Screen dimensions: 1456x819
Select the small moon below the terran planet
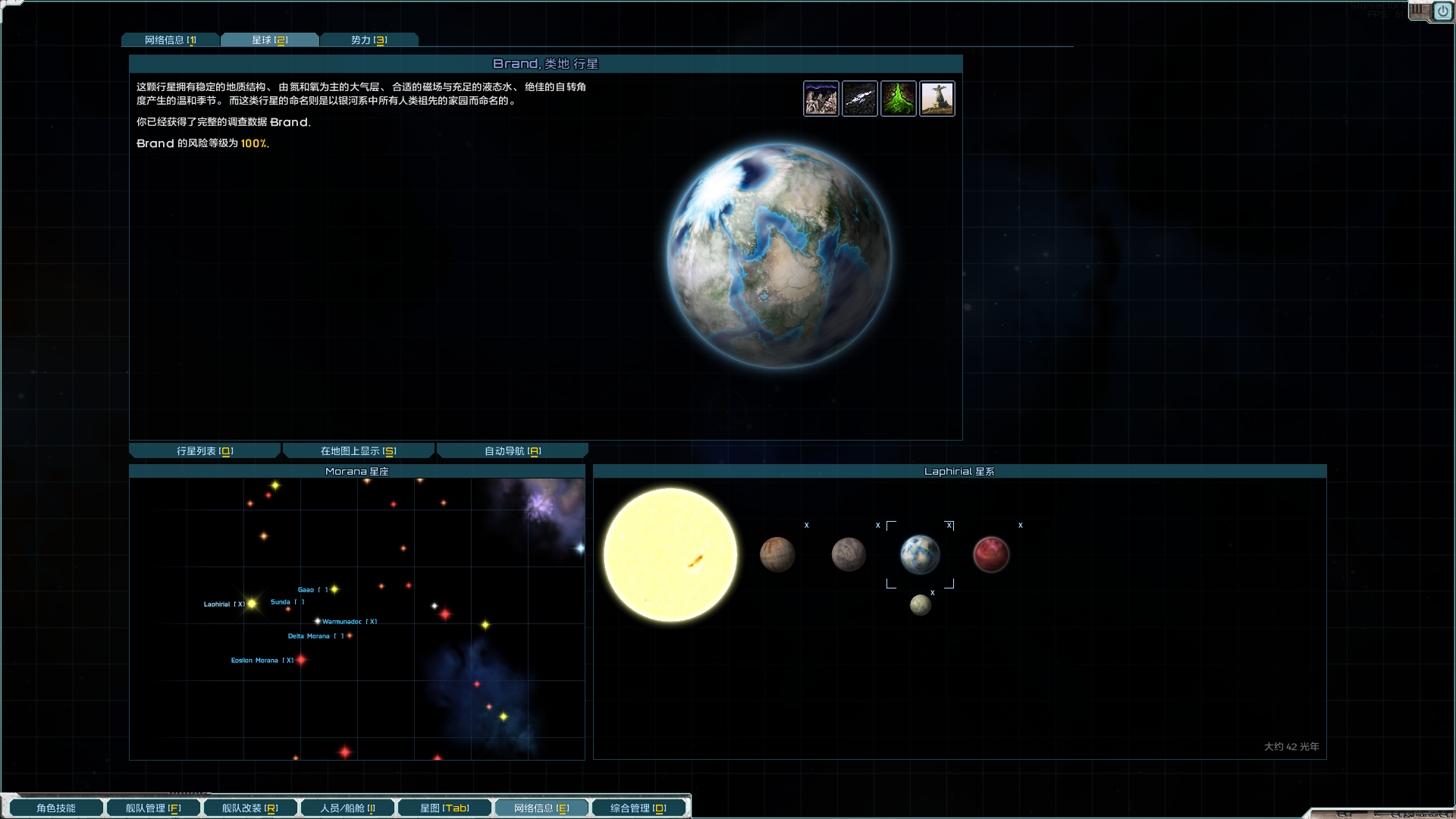click(920, 604)
